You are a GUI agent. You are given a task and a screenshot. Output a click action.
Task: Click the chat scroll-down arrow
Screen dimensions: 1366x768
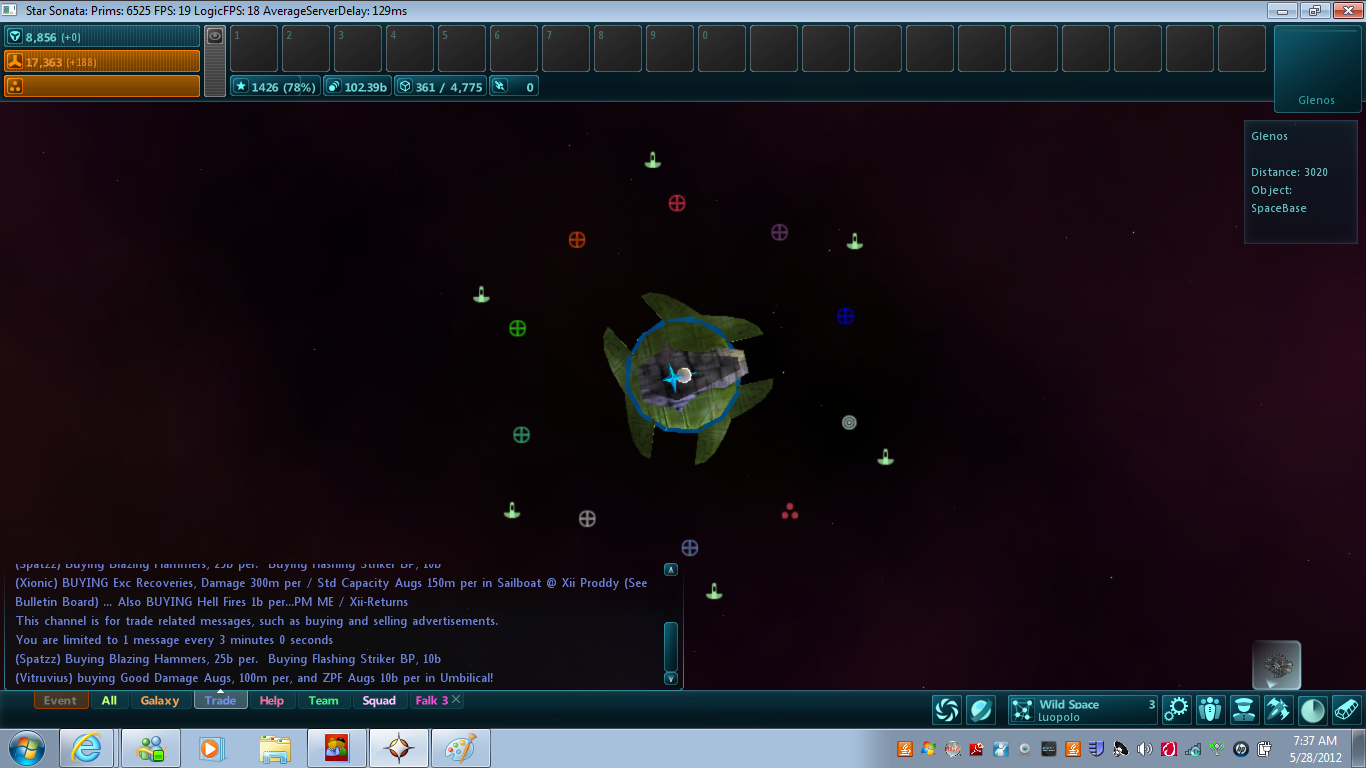pyautogui.click(x=671, y=678)
